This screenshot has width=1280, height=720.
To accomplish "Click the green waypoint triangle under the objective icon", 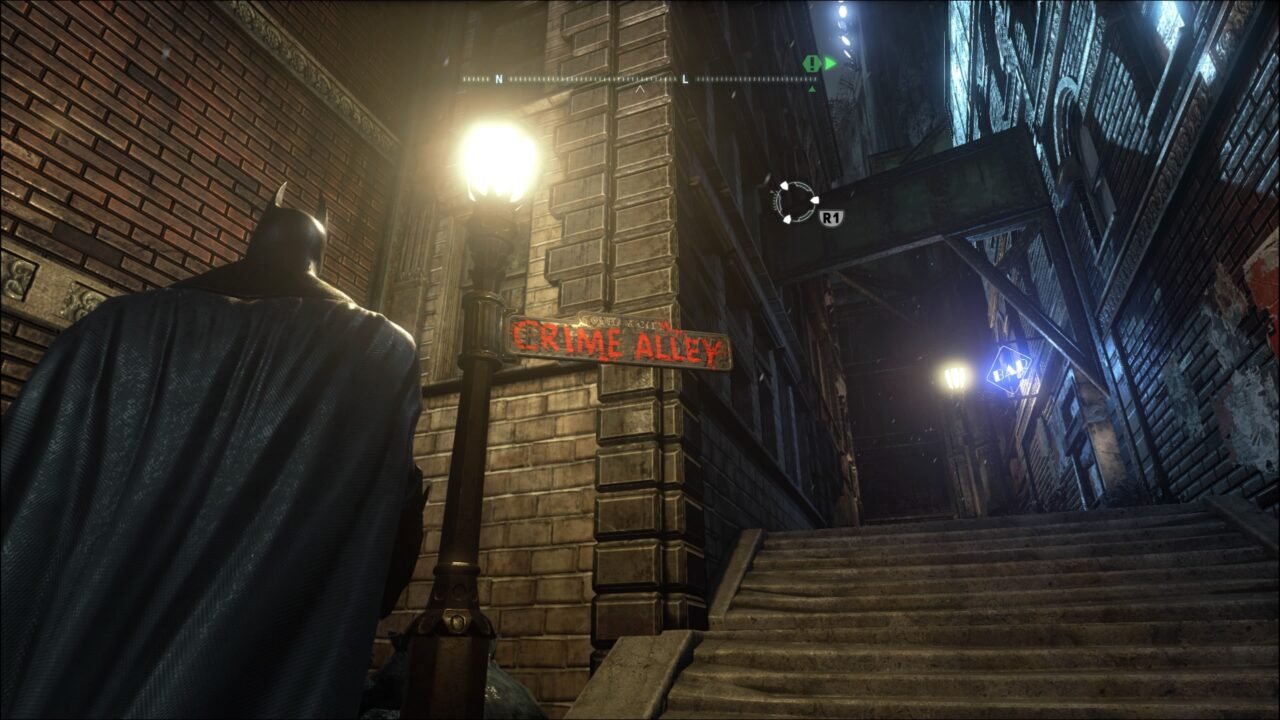I will (x=811, y=88).
